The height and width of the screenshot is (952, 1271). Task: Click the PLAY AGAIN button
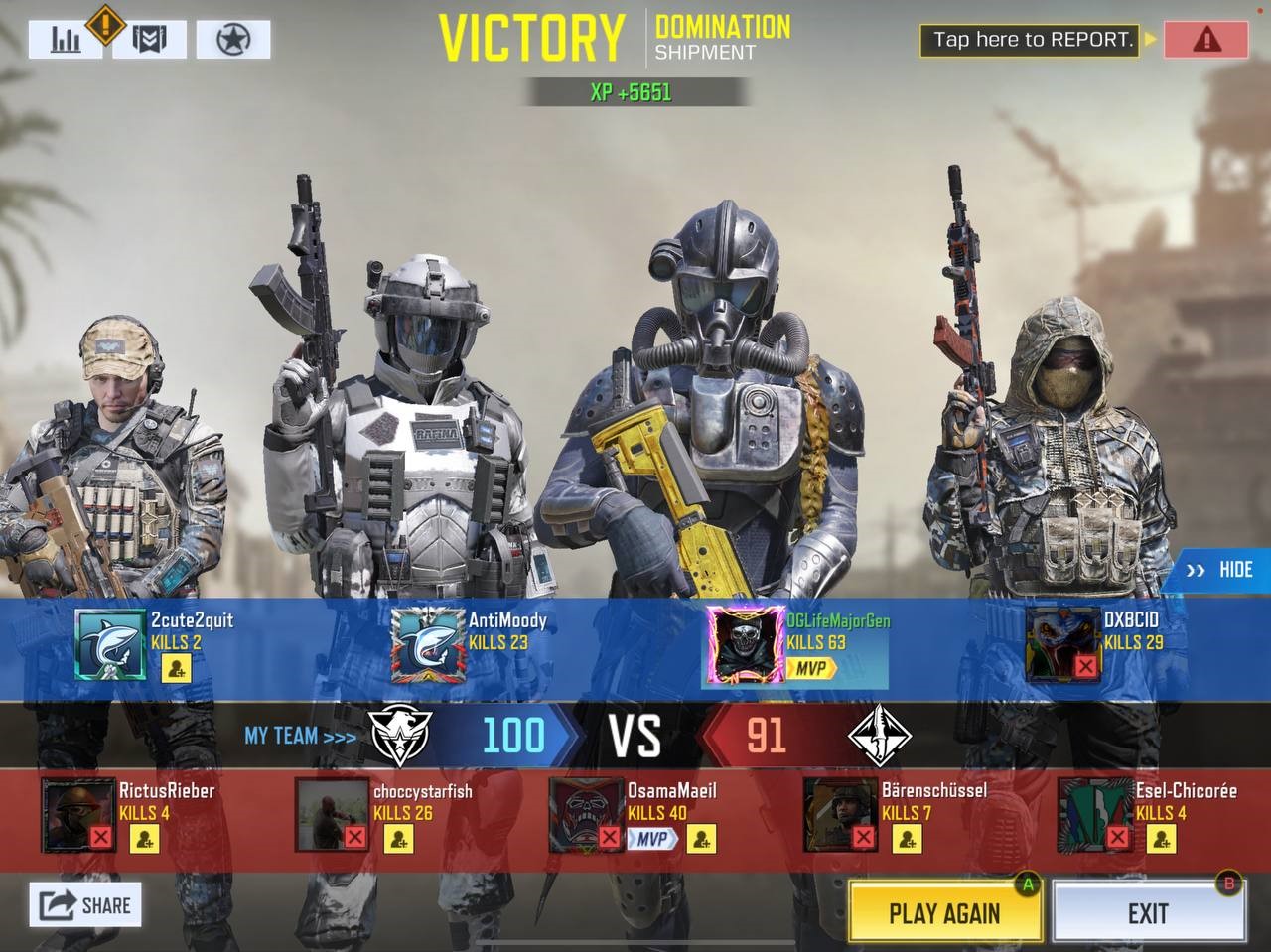click(944, 912)
